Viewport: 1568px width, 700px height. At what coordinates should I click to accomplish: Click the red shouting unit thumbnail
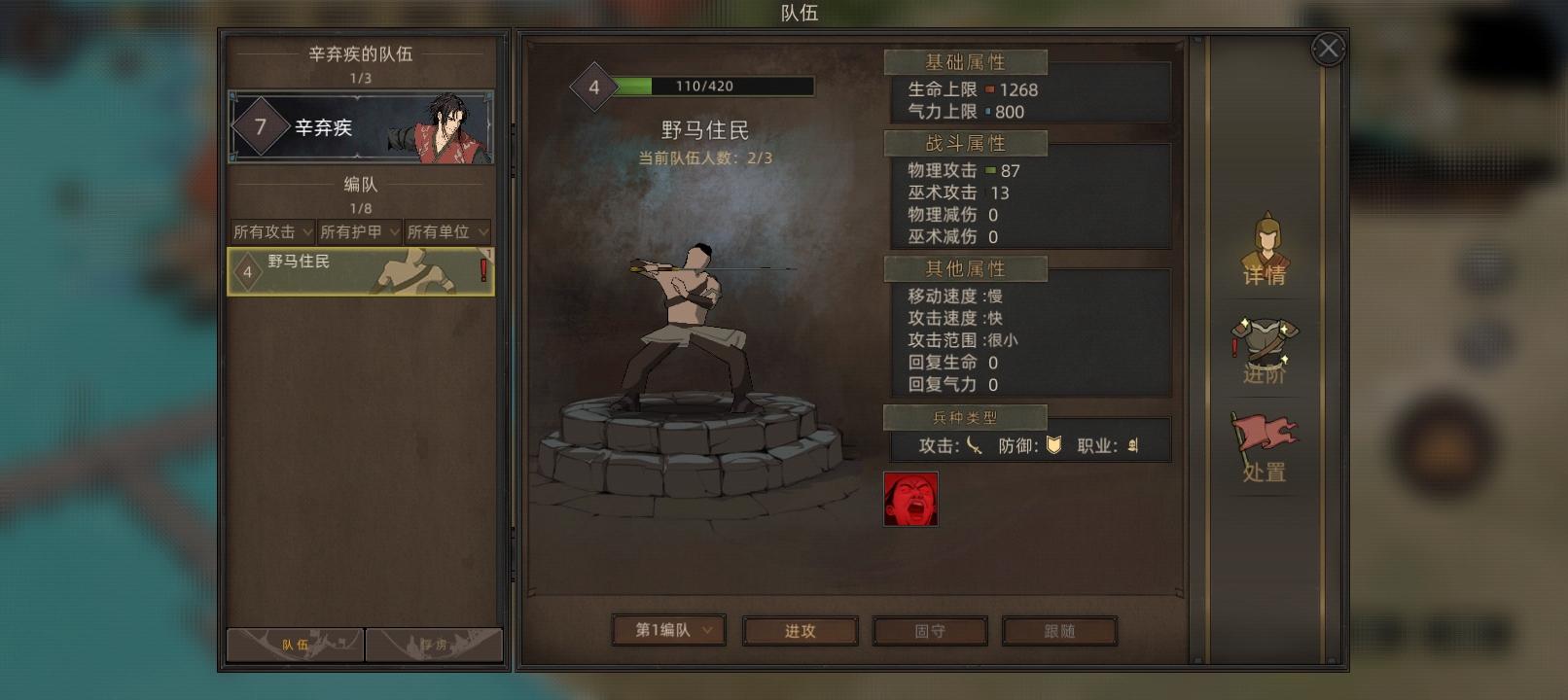point(910,500)
